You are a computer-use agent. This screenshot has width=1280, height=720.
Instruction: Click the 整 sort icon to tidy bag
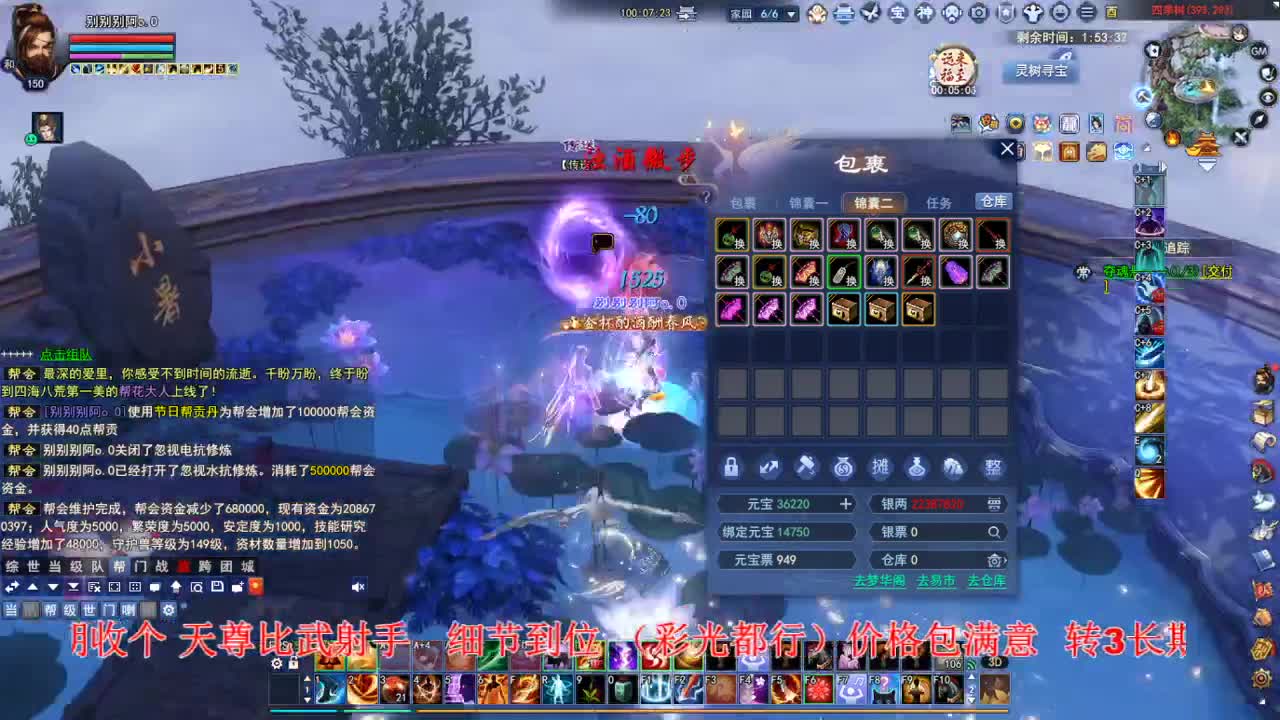pos(993,468)
